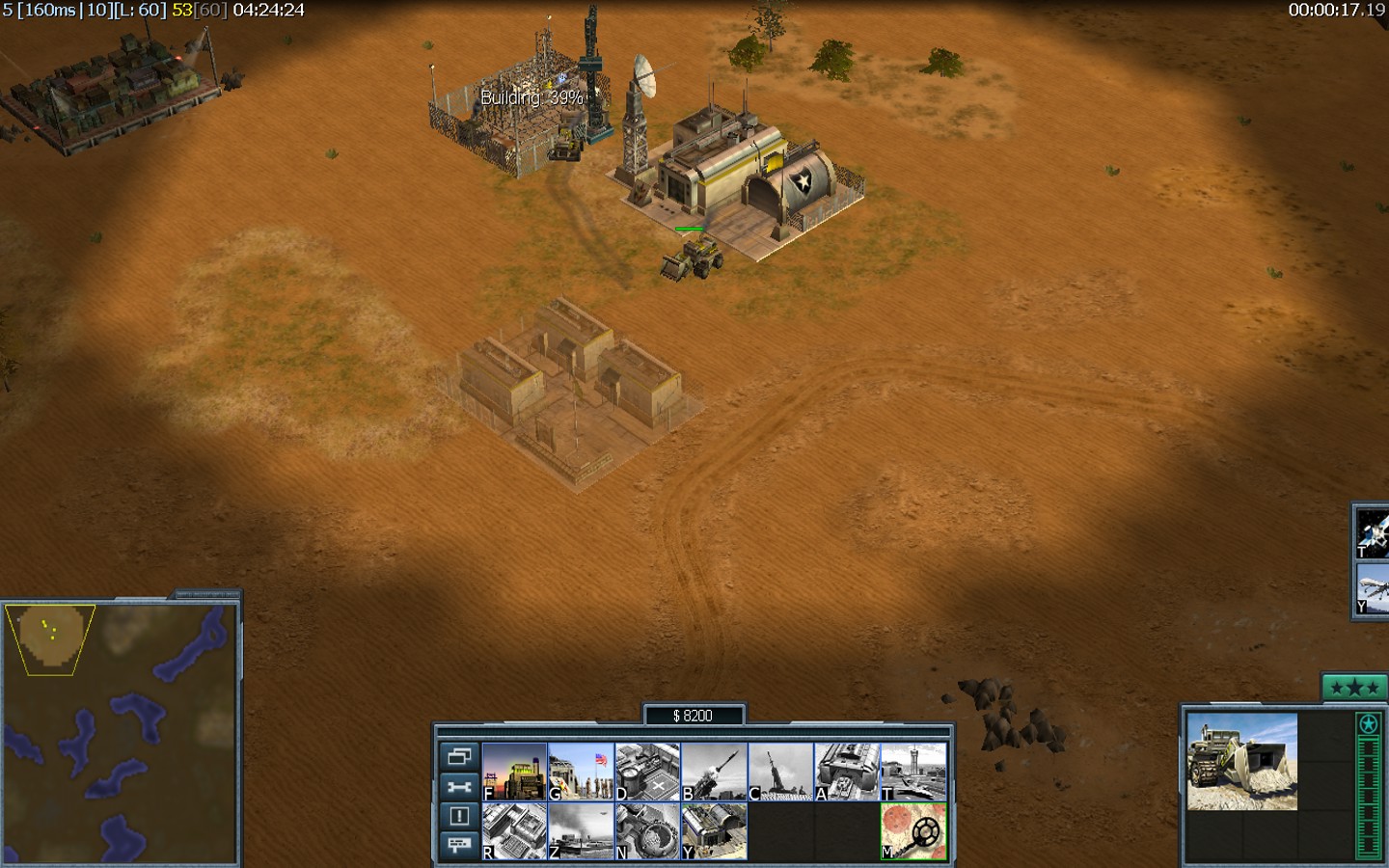Click the minimap radar view
Viewport: 1389px width, 868px height.
pyautogui.click(x=120, y=733)
